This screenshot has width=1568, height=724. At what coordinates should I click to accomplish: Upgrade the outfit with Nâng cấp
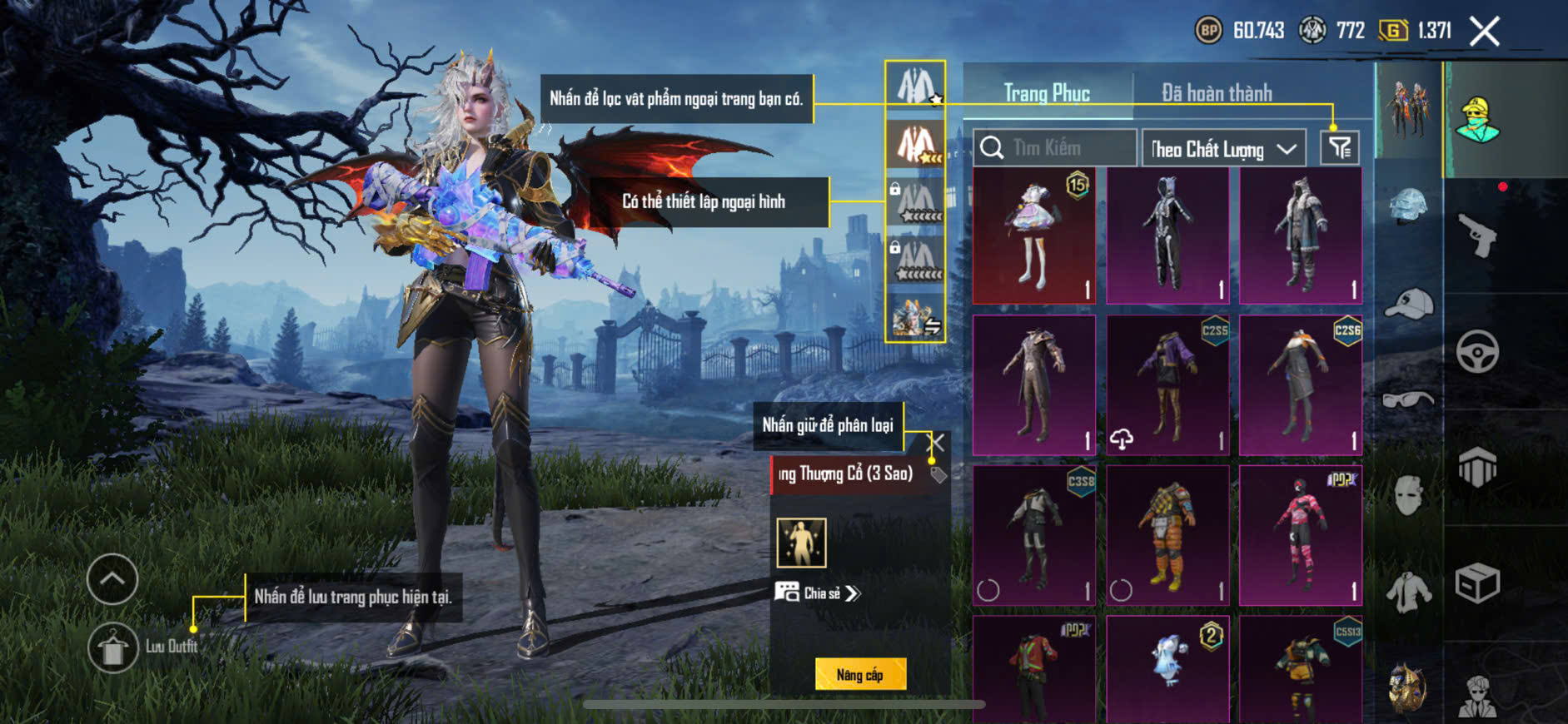click(860, 674)
